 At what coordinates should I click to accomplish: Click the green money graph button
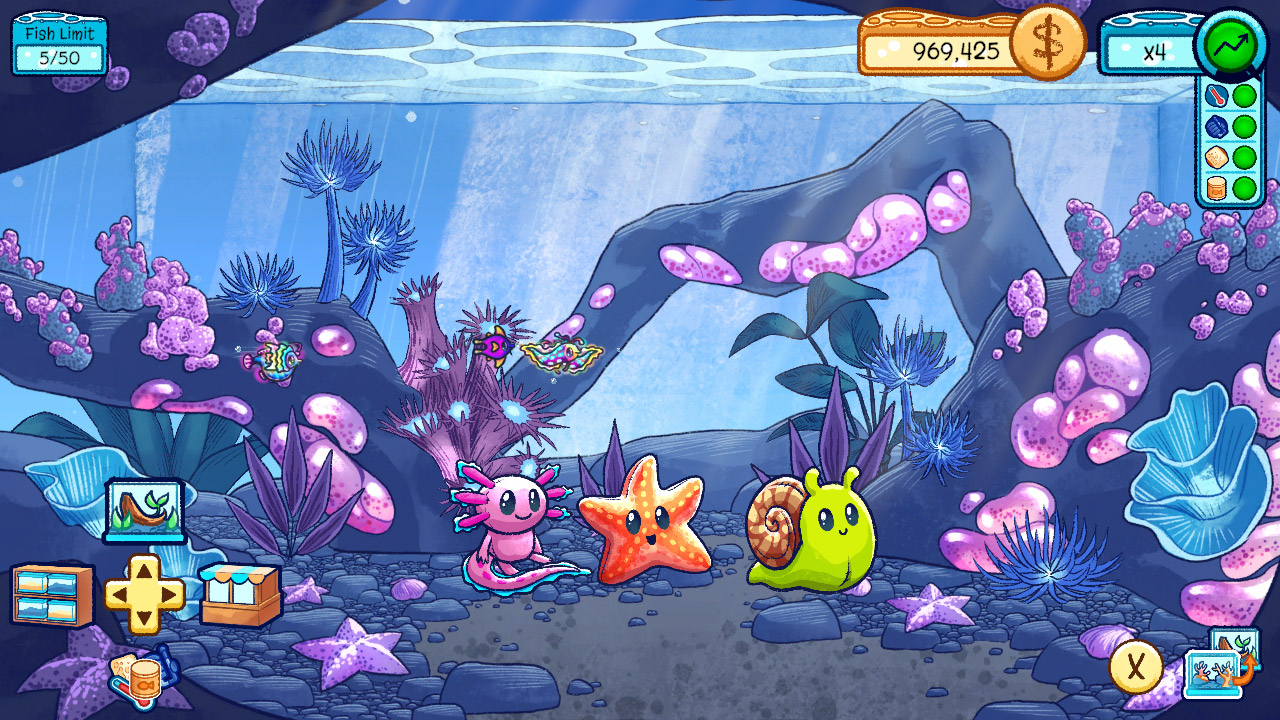click(x=1232, y=44)
